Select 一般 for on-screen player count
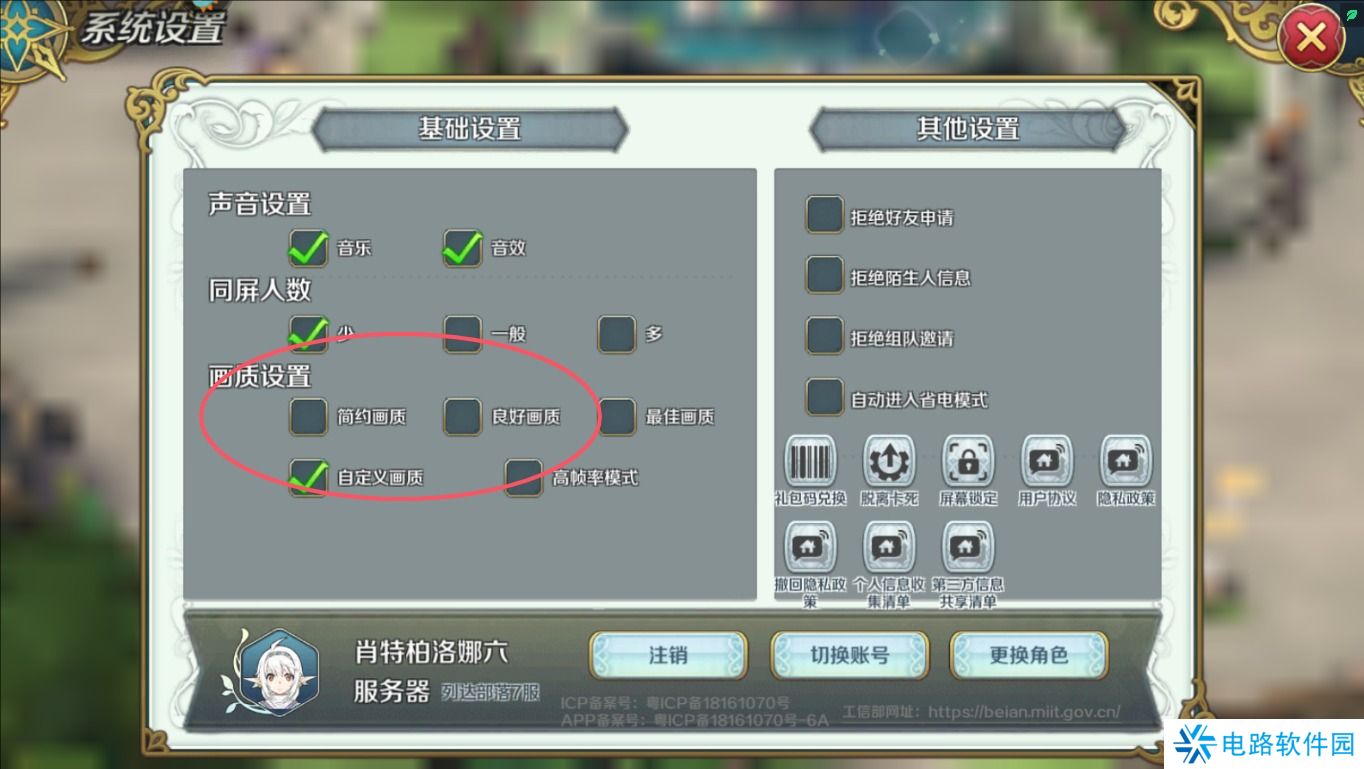Viewport: 1364px width, 769px height. 461,334
